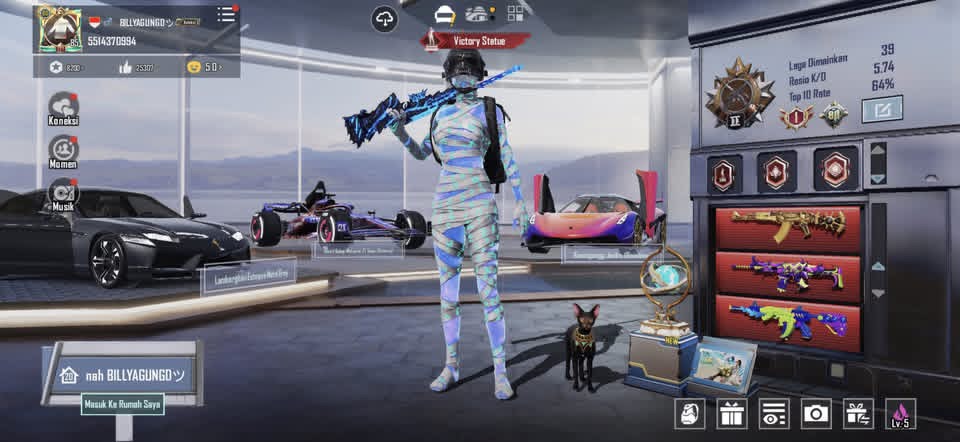960x442 pixels.
Task: Select the gold AKM weapon skin showcase
Action: coord(788,227)
